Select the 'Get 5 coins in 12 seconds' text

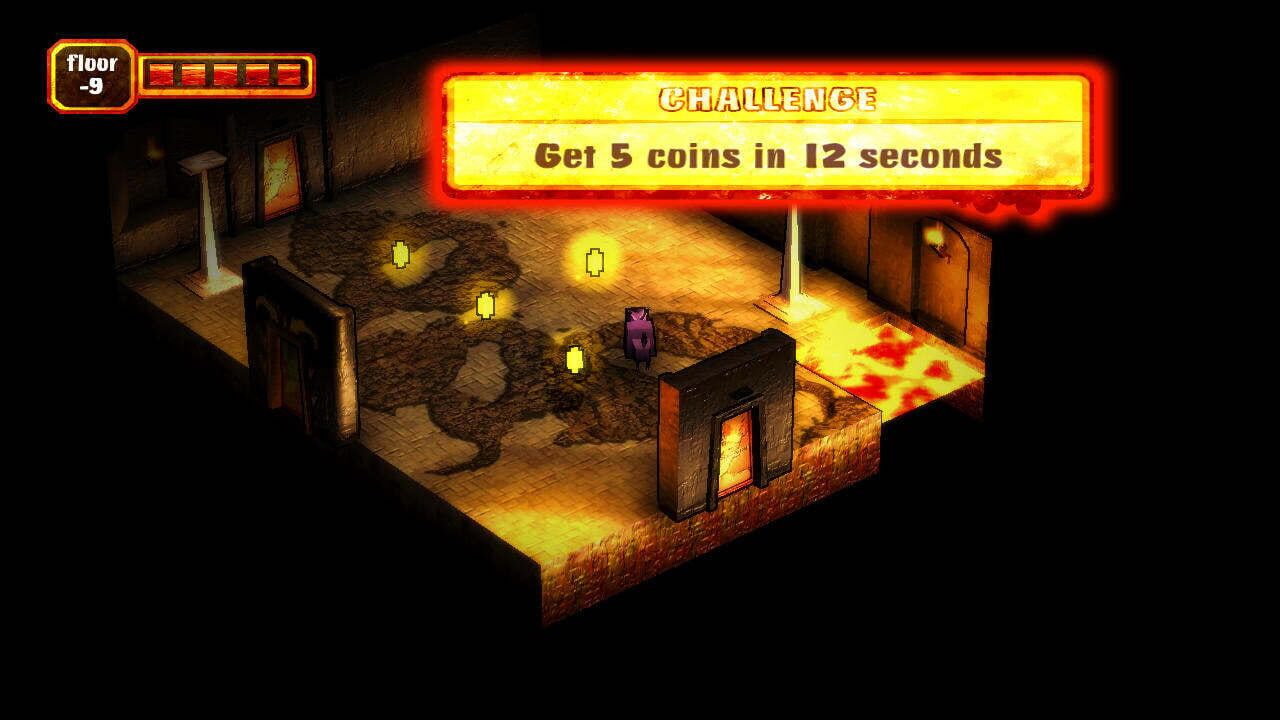(767, 153)
